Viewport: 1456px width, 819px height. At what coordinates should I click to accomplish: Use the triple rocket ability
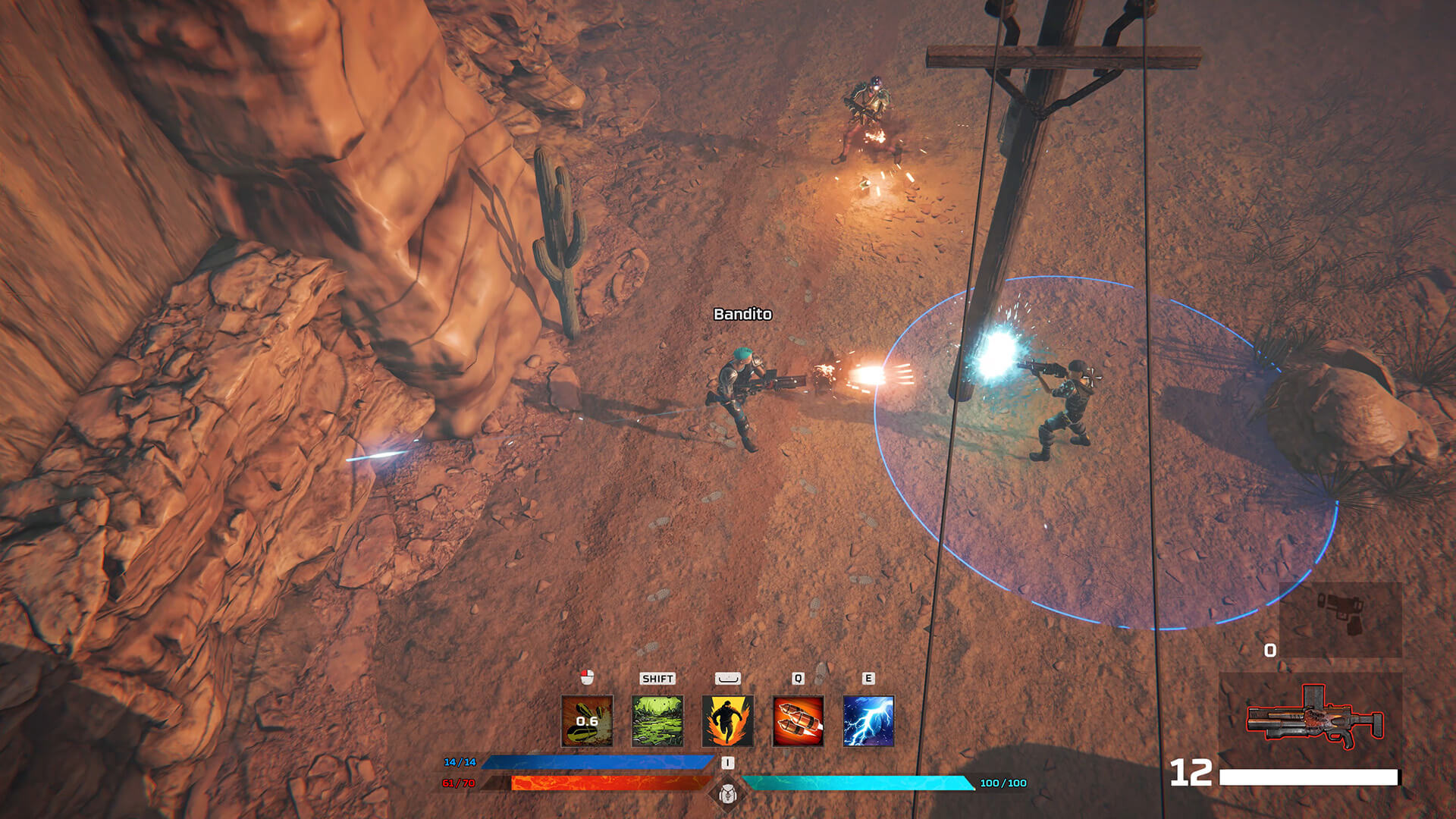click(x=798, y=720)
